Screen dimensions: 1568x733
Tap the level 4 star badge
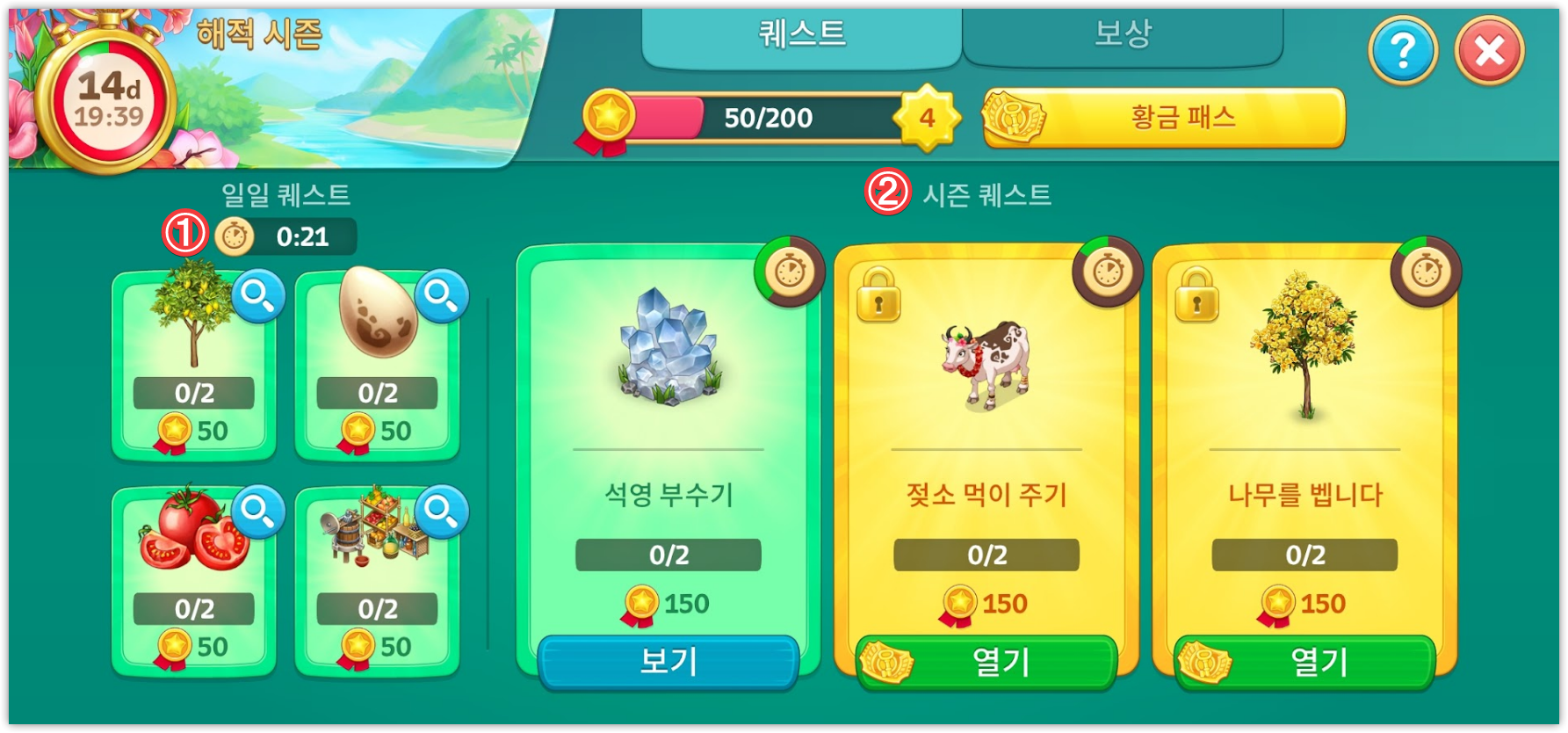927,118
